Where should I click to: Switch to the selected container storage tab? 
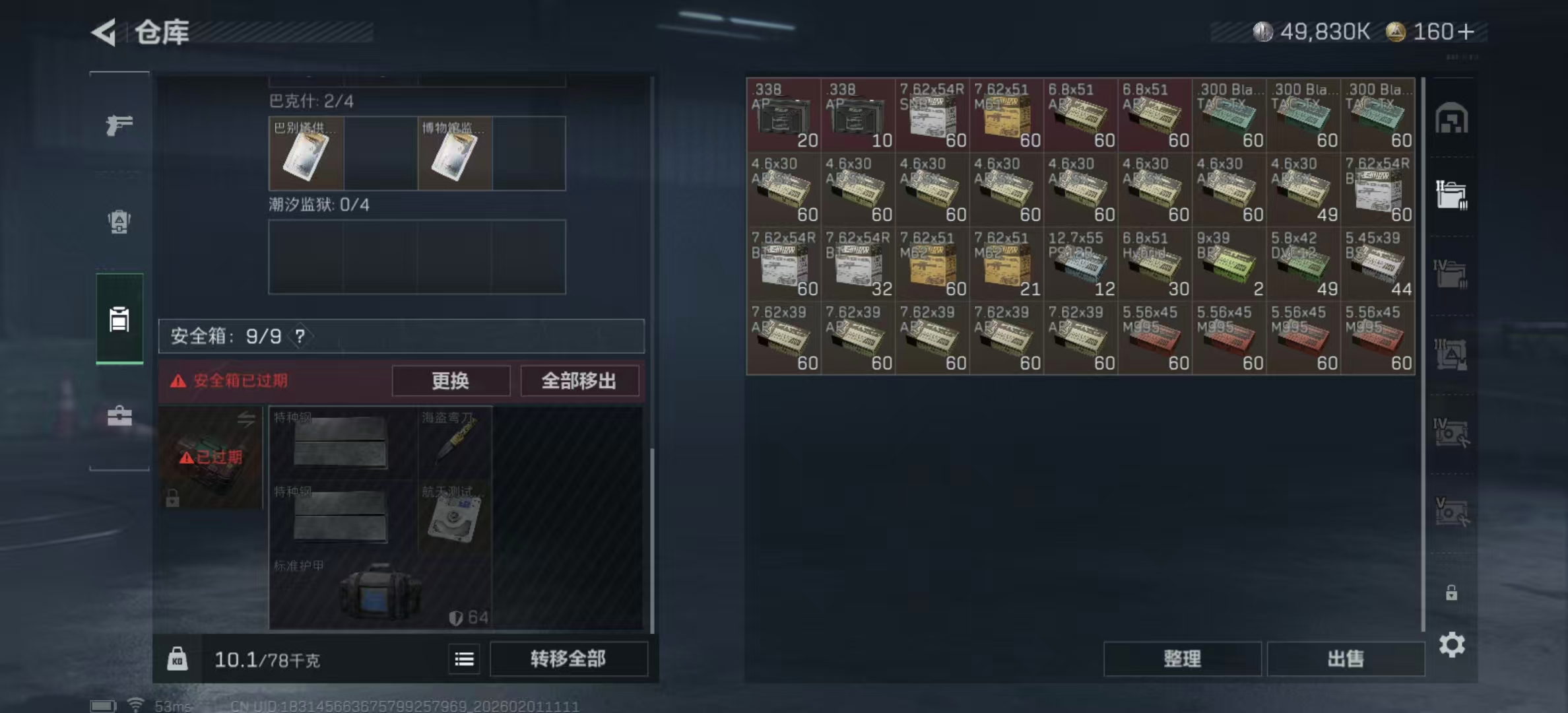(x=119, y=319)
